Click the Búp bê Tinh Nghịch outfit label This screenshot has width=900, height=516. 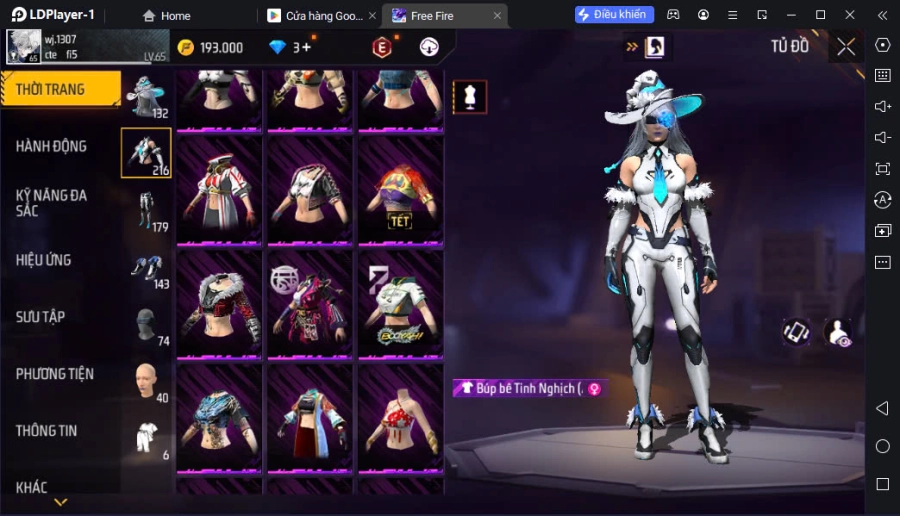(x=528, y=388)
